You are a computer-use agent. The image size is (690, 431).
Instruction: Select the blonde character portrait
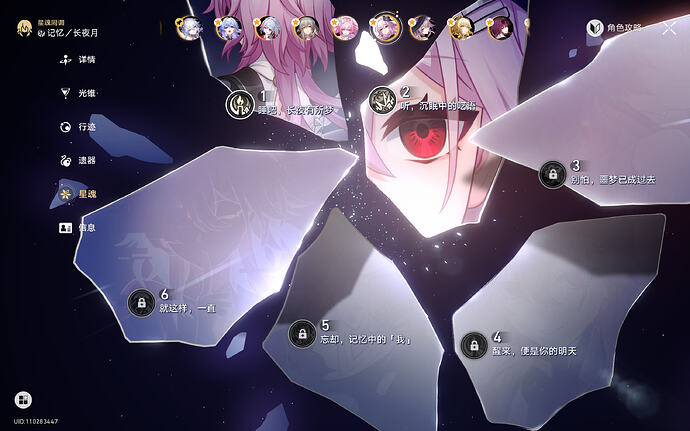(x=460, y=27)
